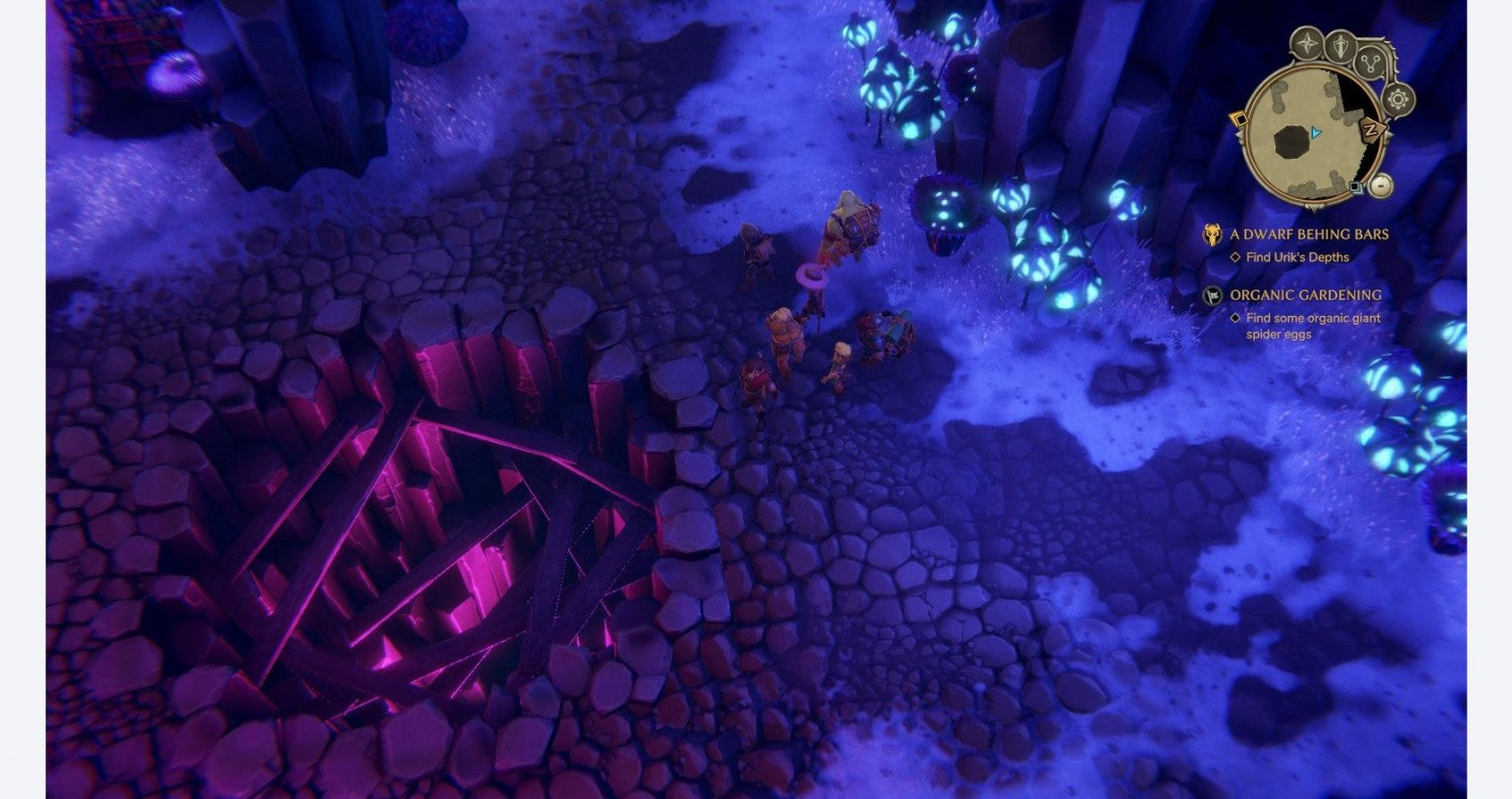
Task: Click the flag icon next to ORGANIC GARDENING
Action: pos(1211,294)
